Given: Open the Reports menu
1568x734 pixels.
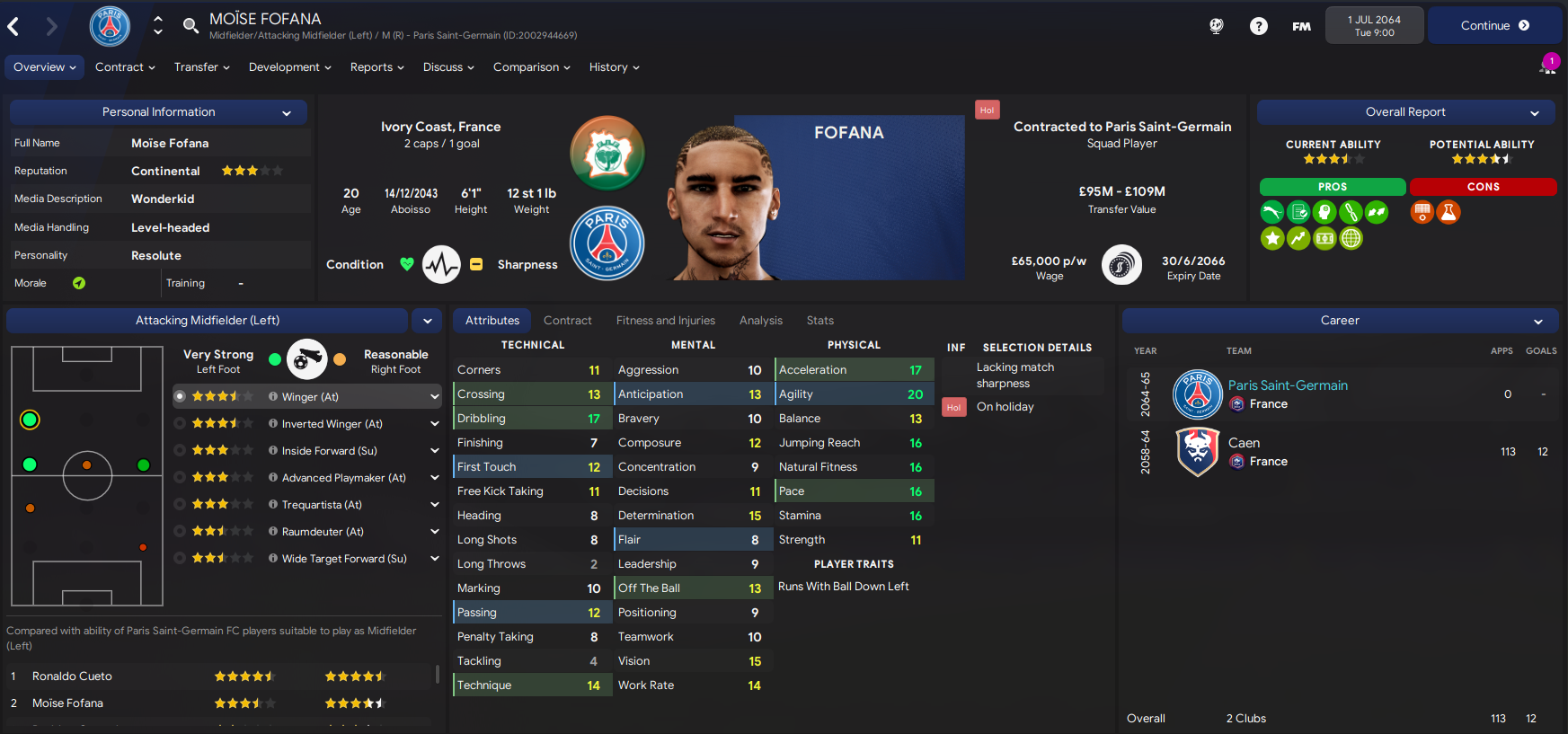Looking at the screenshot, I should click(x=376, y=67).
